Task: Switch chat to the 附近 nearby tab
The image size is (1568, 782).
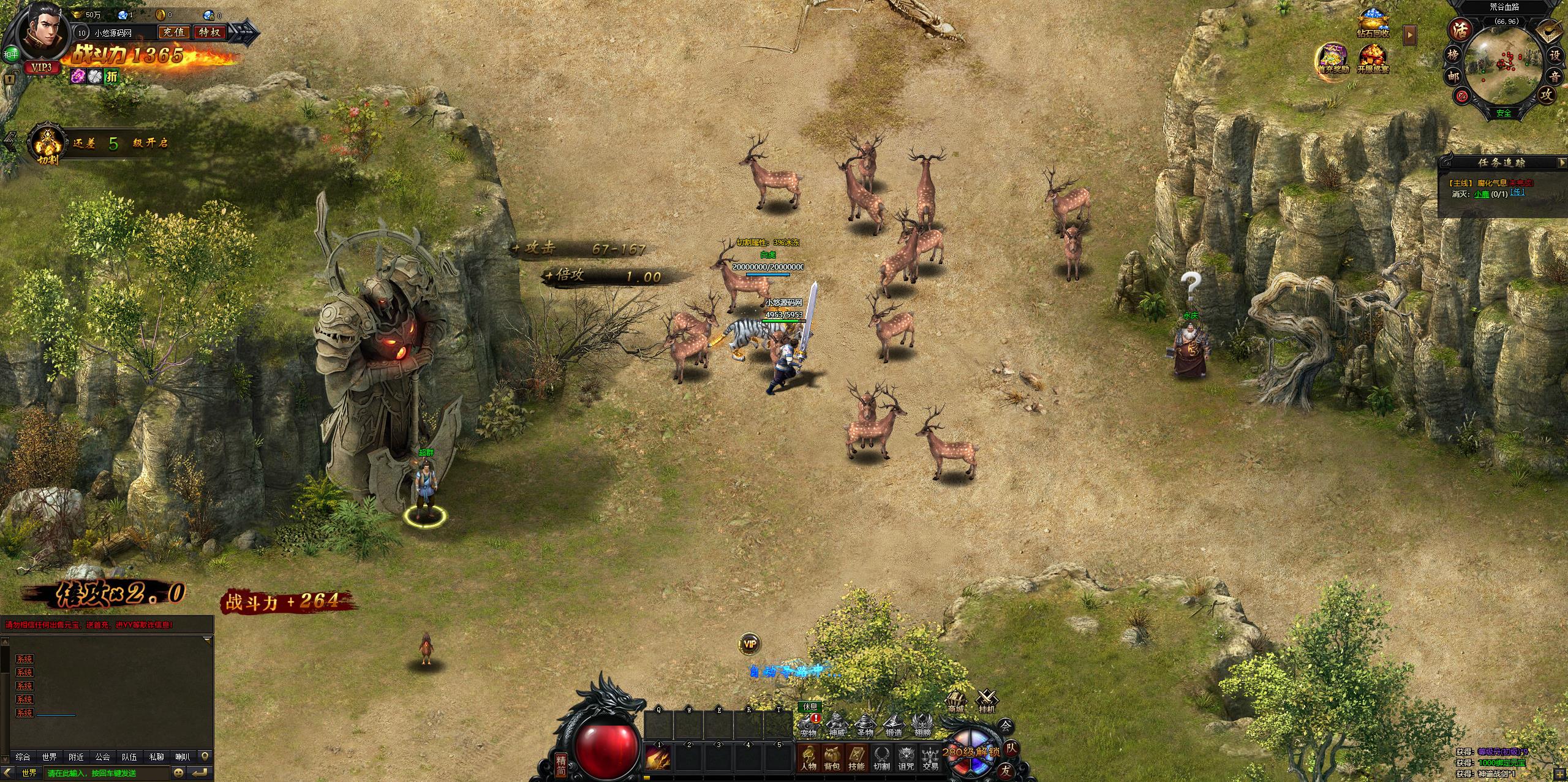Action: (x=76, y=757)
